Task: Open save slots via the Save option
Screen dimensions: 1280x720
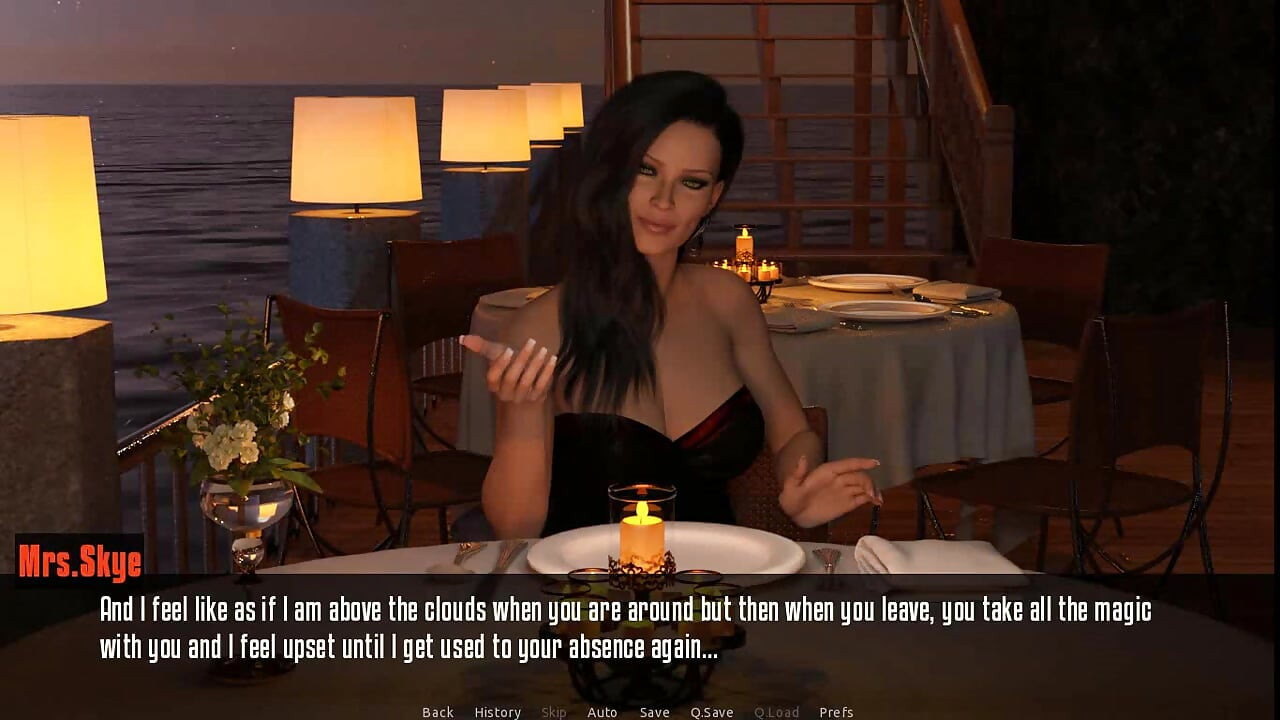Action: point(654,711)
